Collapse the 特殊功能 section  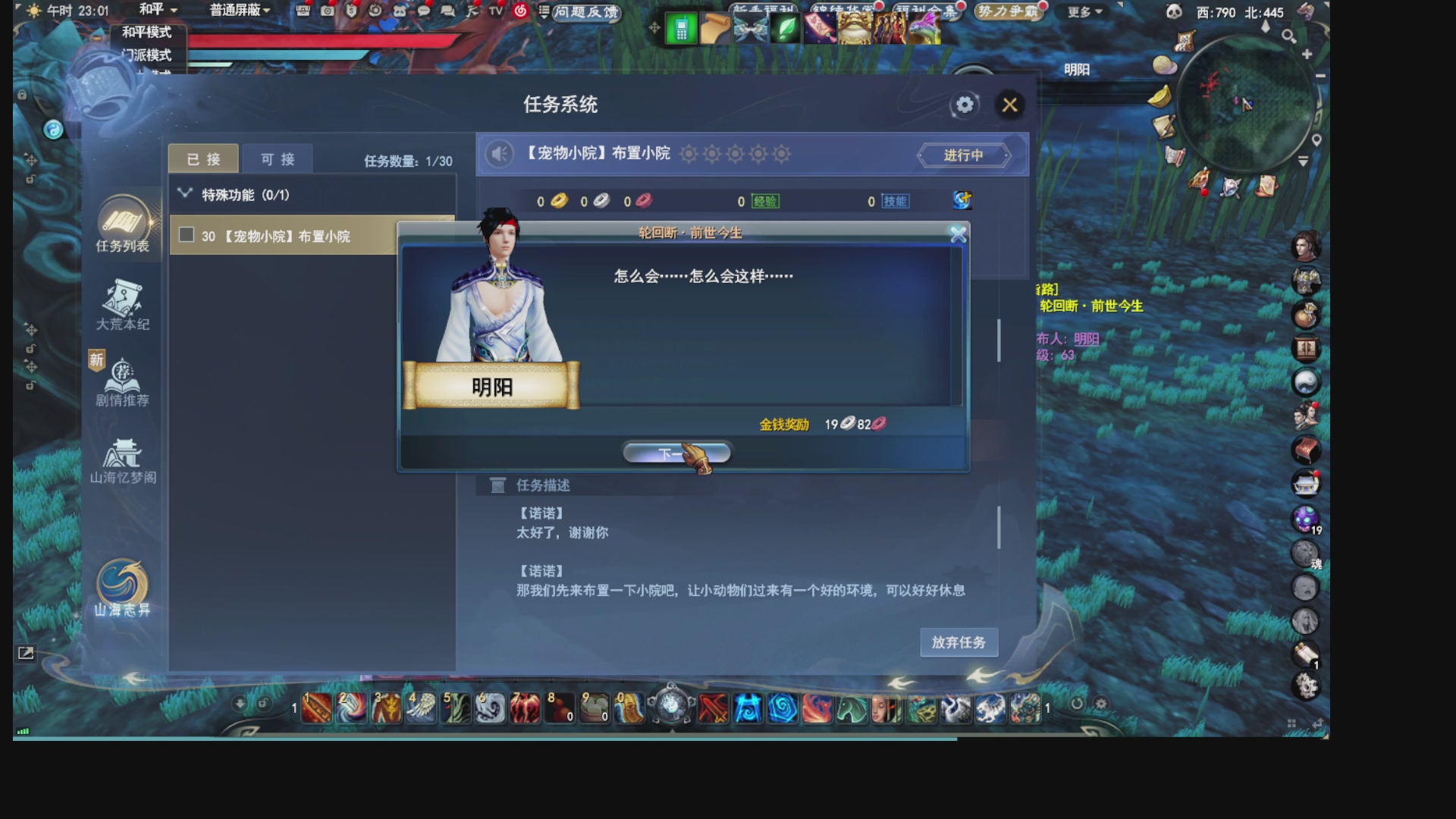pos(184,194)
